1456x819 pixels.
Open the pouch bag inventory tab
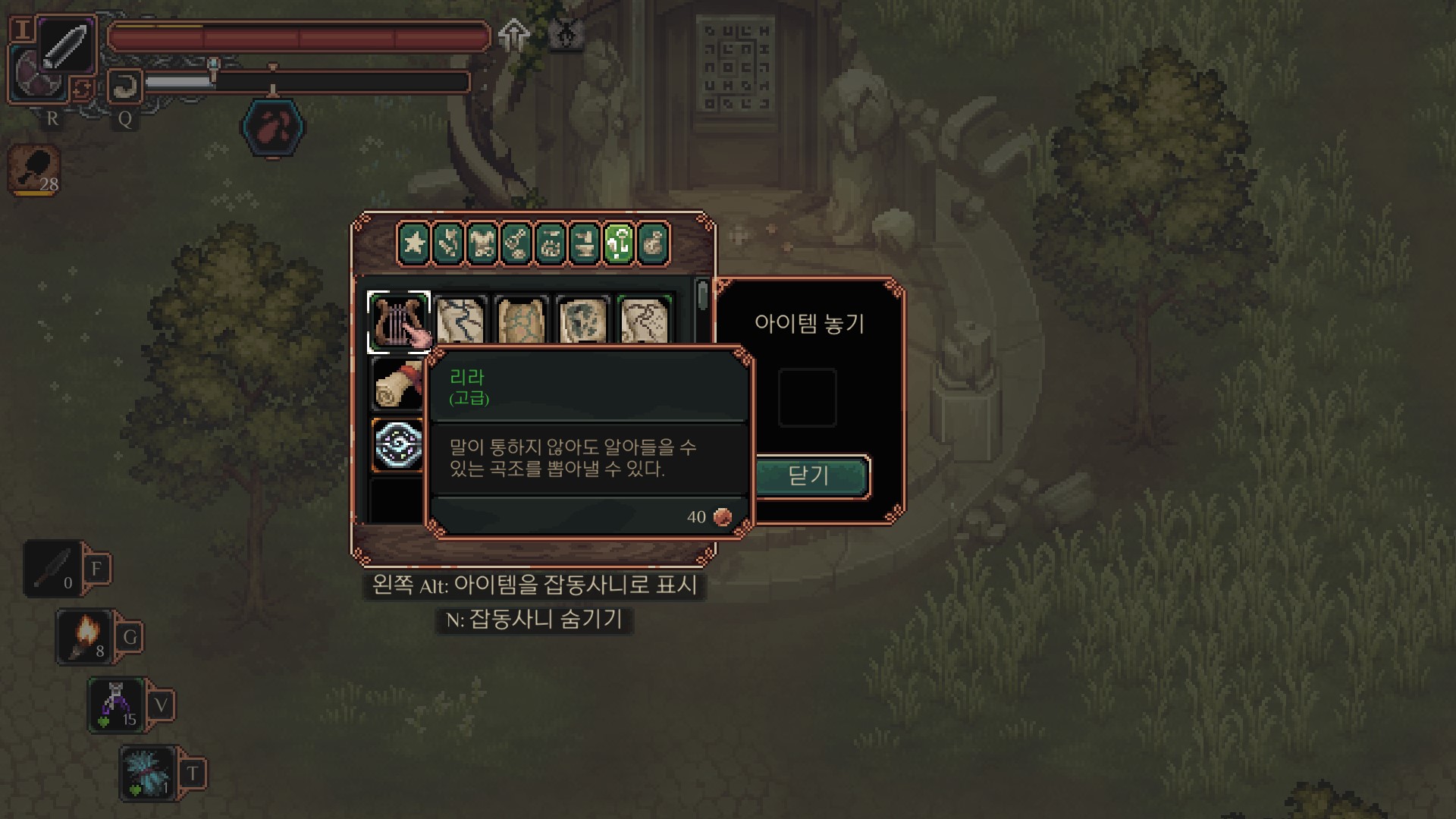point(653,244)
